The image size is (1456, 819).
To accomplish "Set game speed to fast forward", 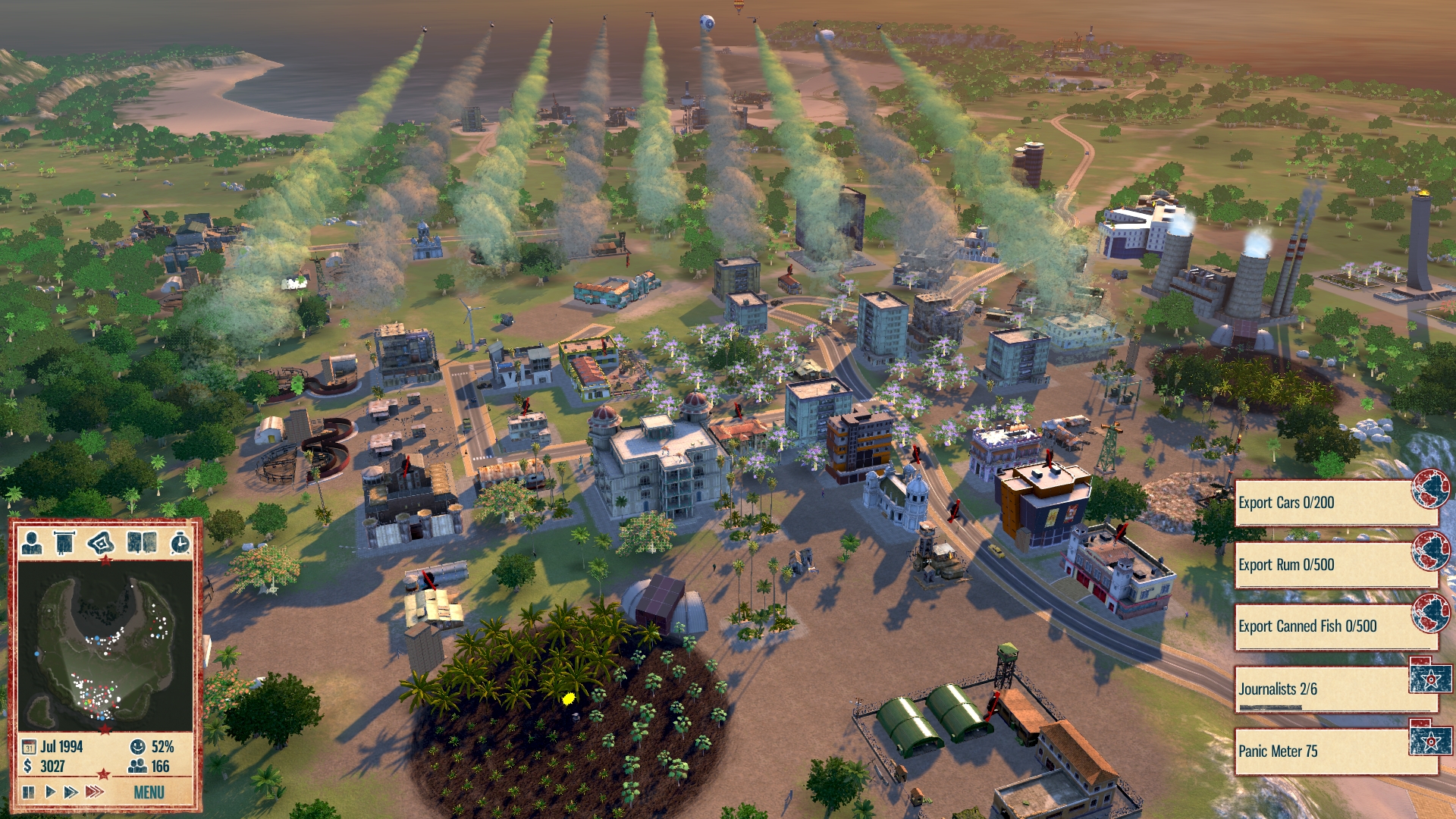I will (71, 792).
